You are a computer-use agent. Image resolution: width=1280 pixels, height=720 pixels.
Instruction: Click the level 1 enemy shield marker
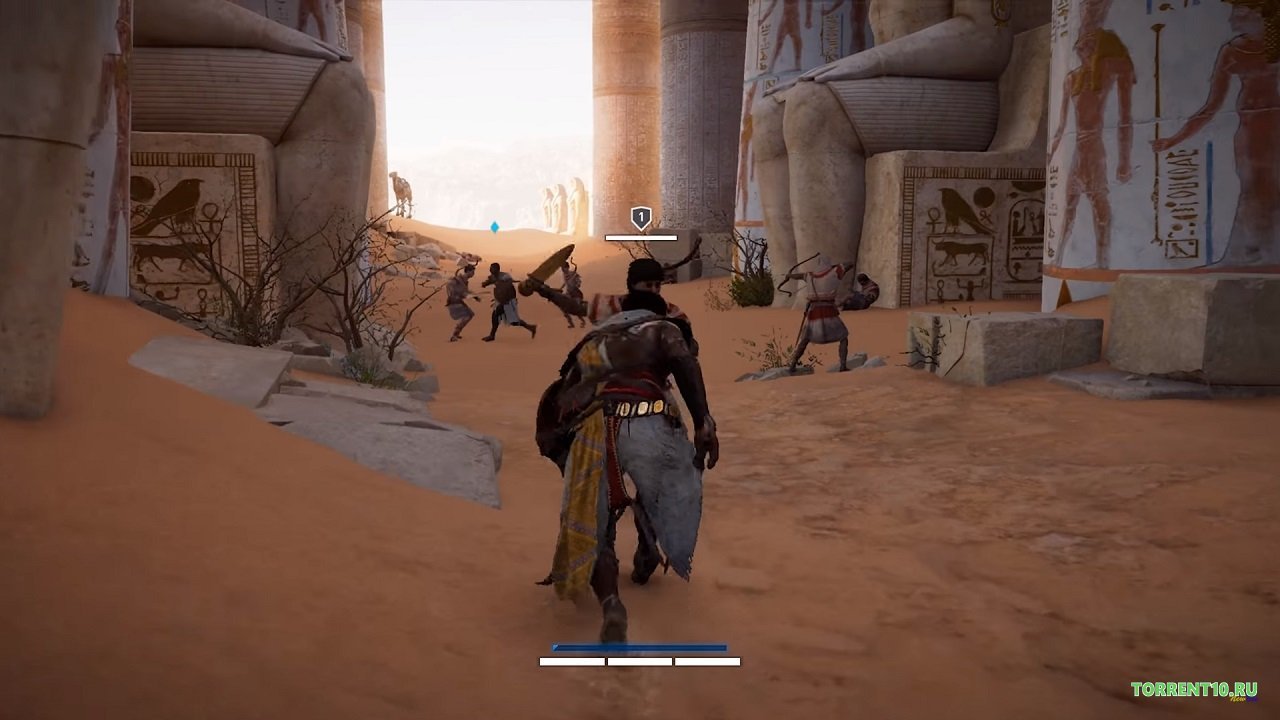click(x=640, y=215)
